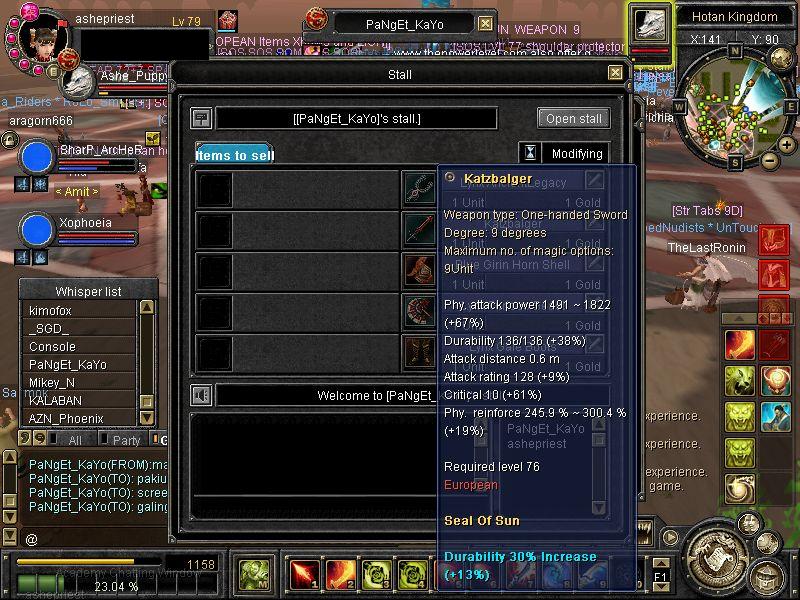This screenshot has height=600, width=800.
Task: Select the boots item in the stall
Action: pyautogui.click(x=419, y=352)
